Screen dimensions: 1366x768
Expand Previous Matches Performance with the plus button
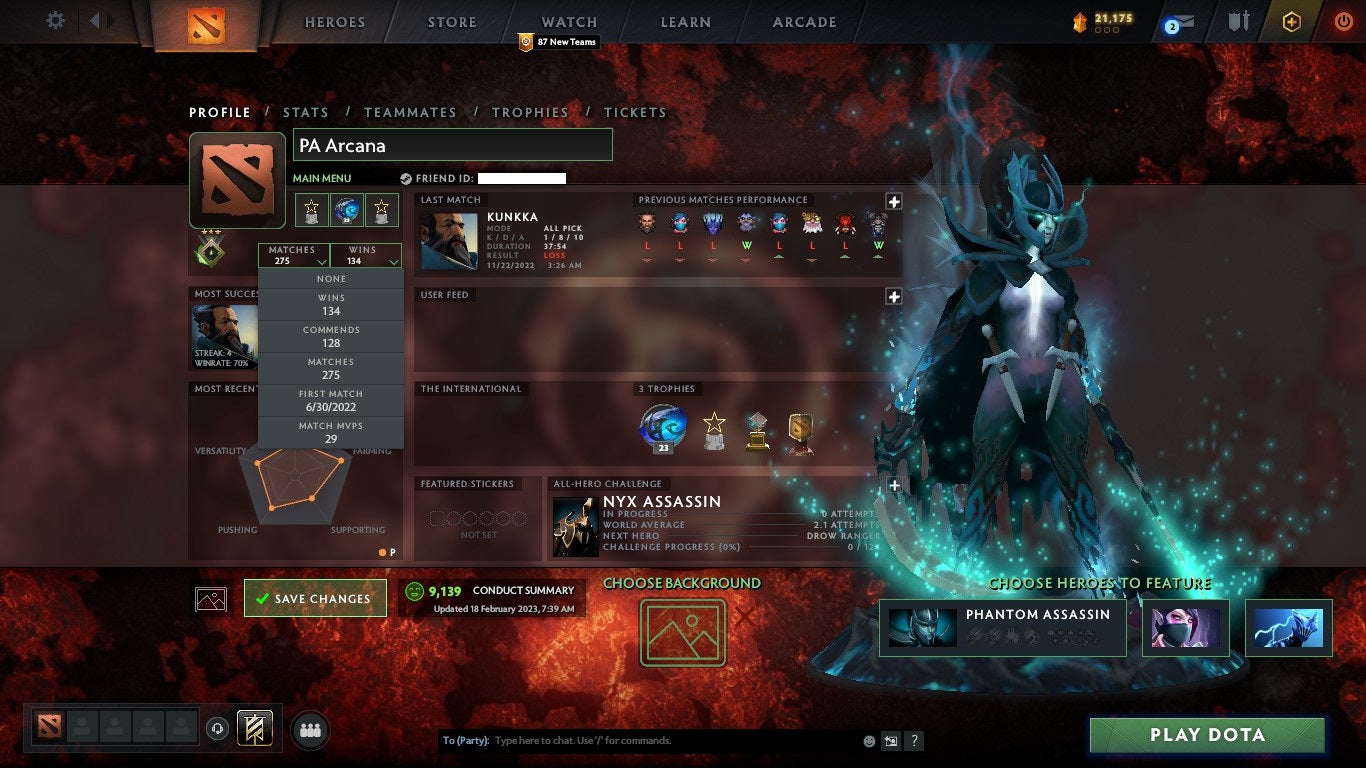point(896,201)
